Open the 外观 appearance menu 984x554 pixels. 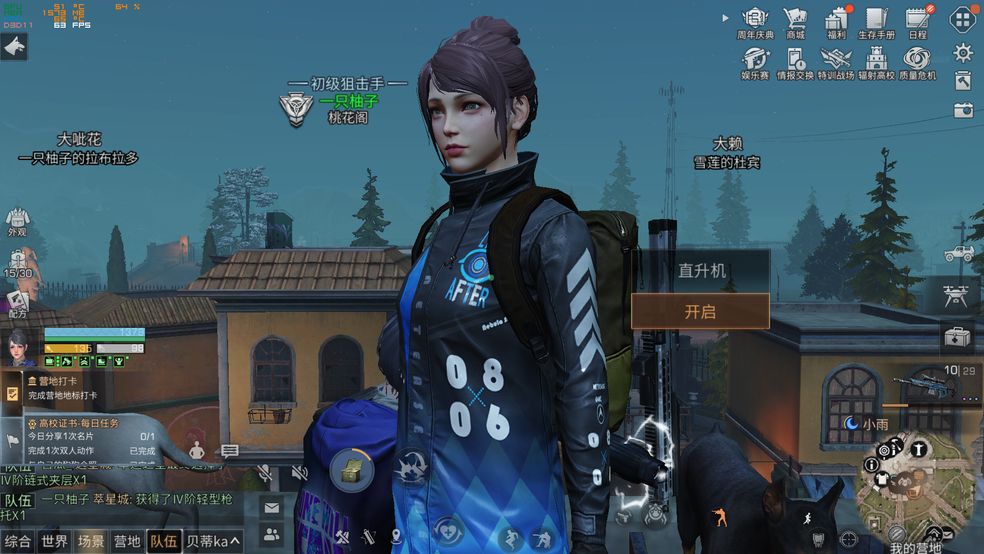pos(17,222)
